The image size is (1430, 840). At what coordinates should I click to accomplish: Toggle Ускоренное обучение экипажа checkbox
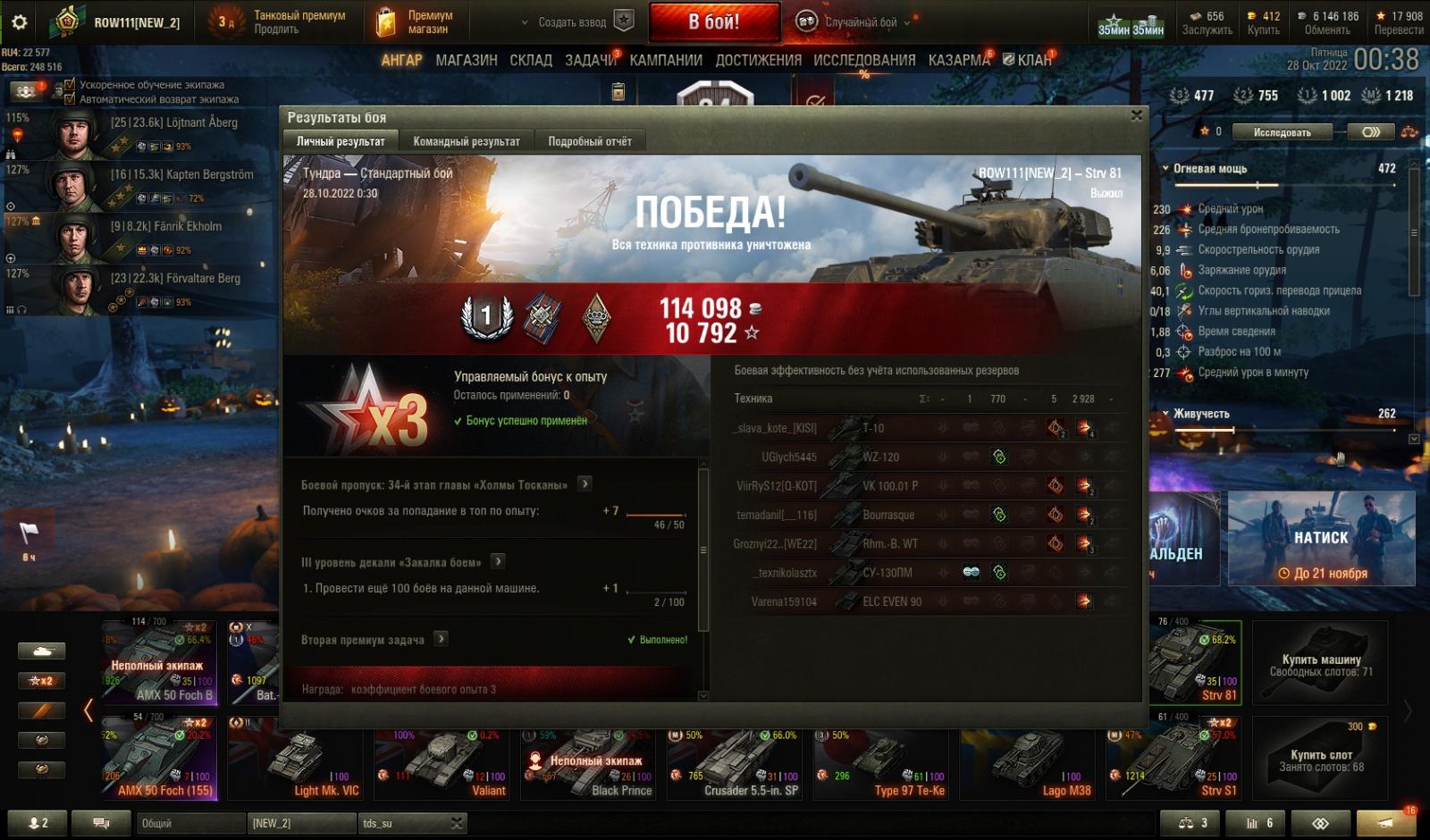point(70,85)
